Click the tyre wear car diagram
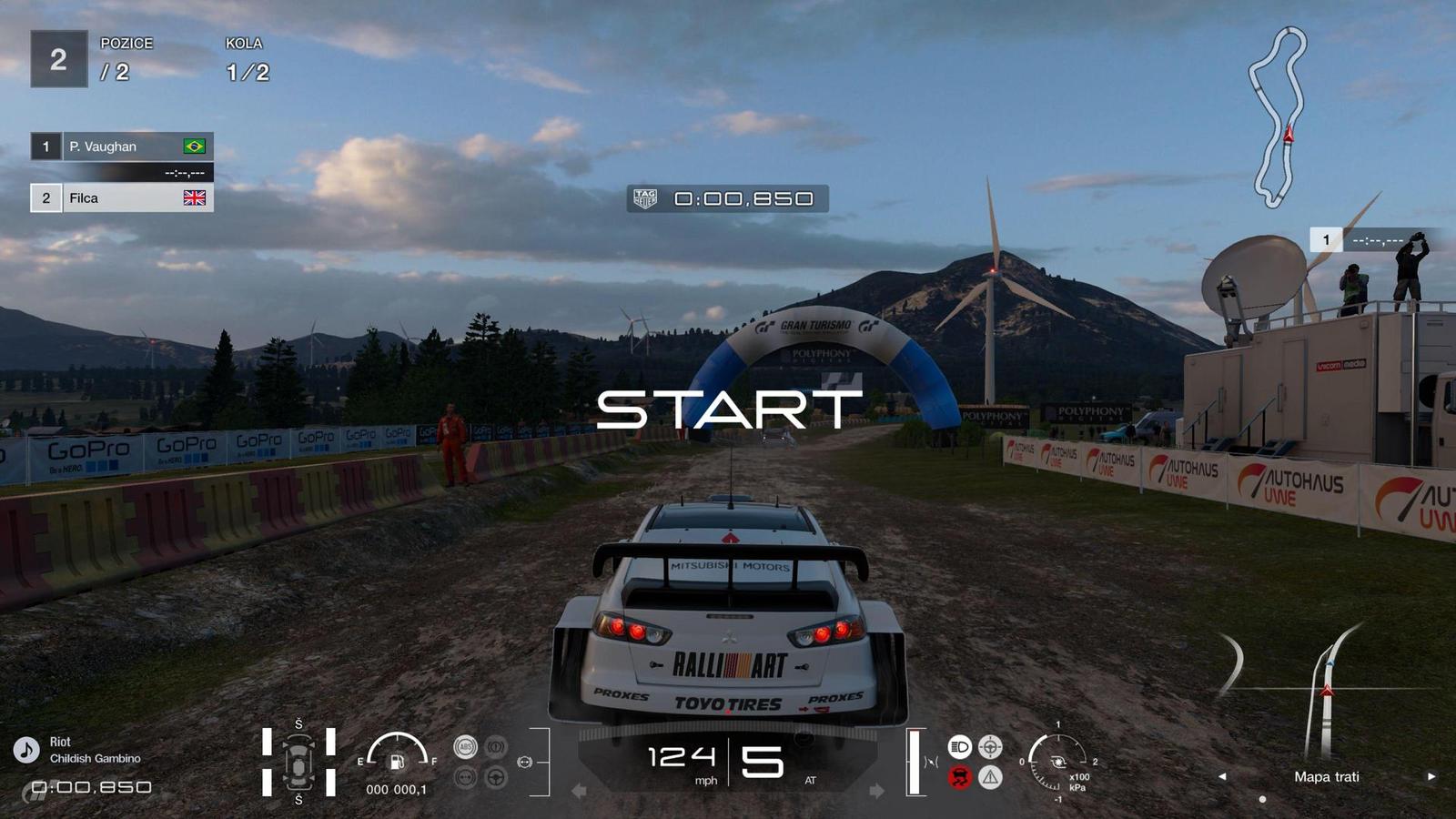Screen dimensions: 1456x819 pyautogui.click(x=298, y=763)
